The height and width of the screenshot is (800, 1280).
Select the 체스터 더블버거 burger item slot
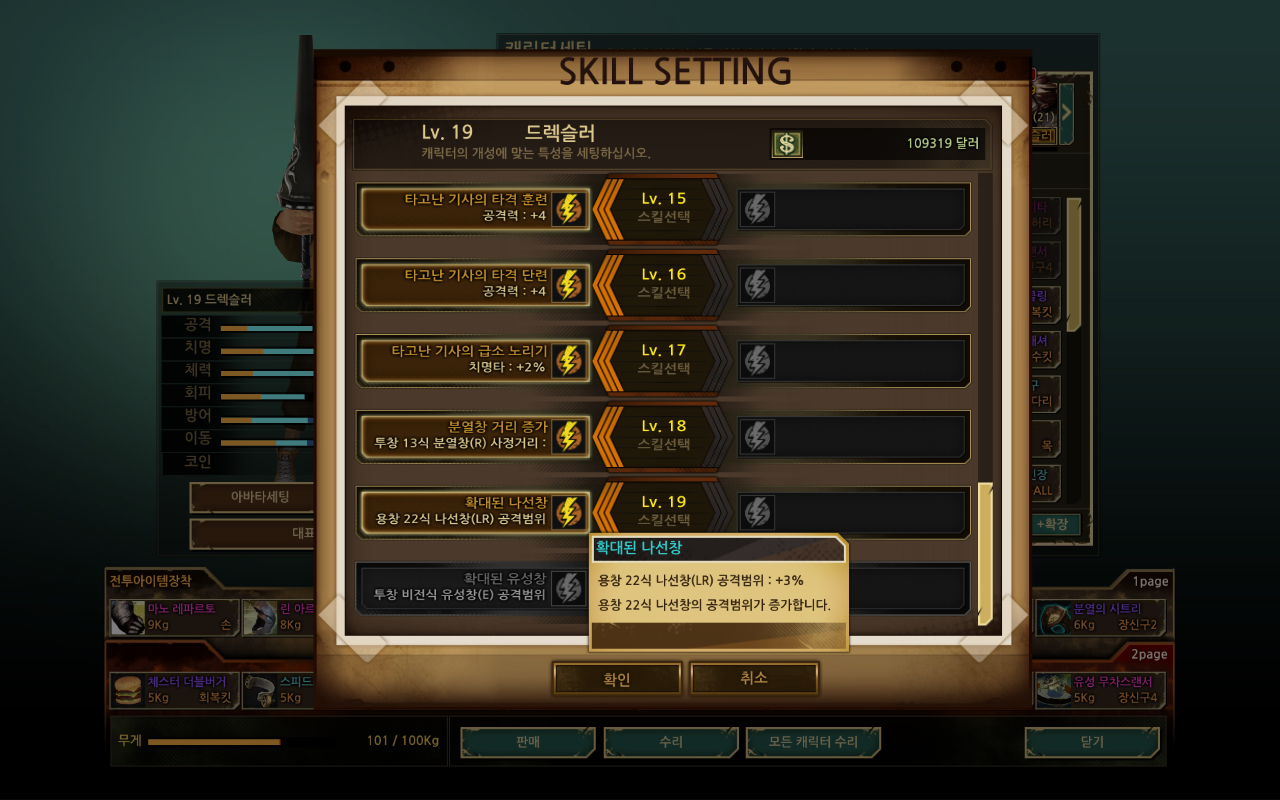point(174,690)
